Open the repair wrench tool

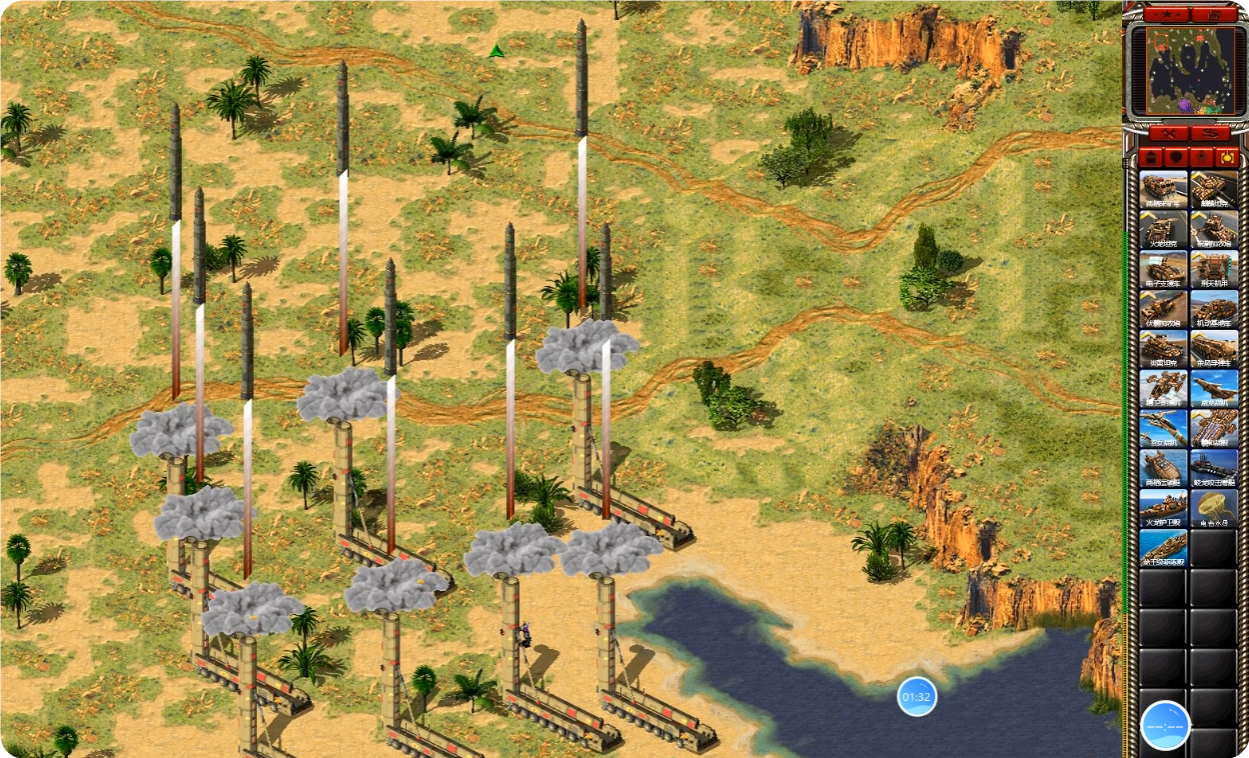point(1166,133)
